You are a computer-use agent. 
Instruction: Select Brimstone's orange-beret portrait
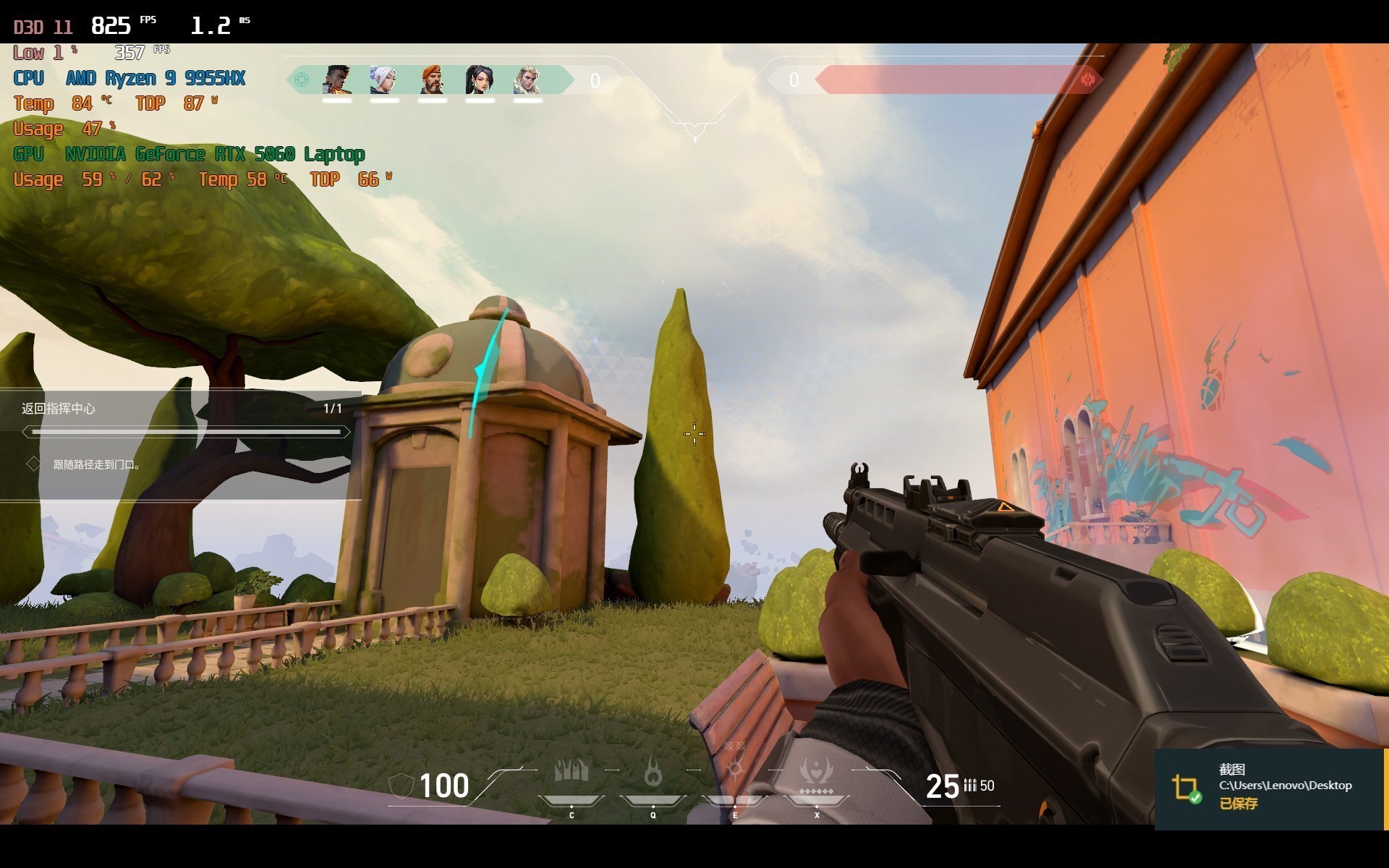[x=432, y=80]
